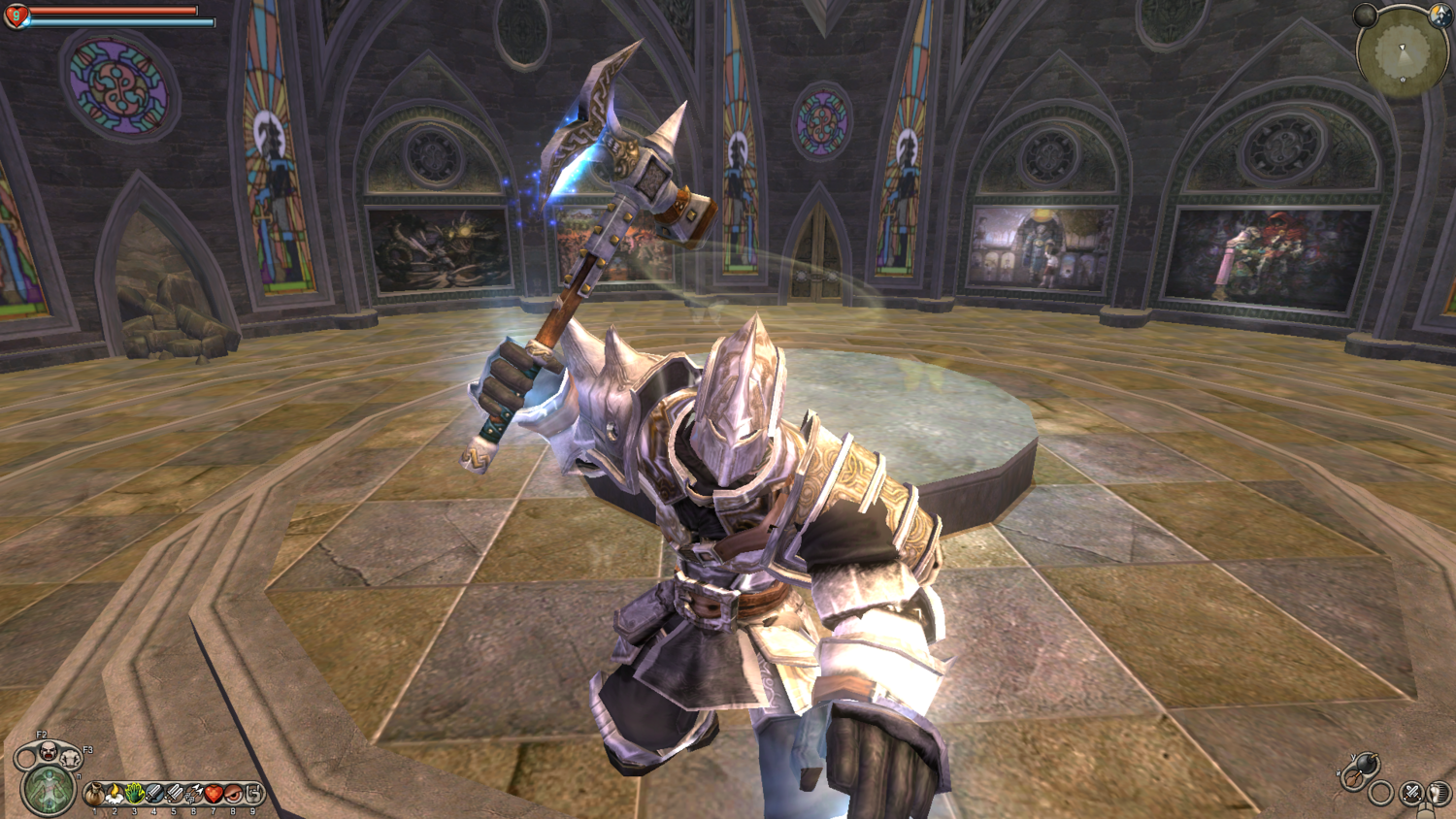Select the thumbs-up gesture icon

[x=253, y=795]
